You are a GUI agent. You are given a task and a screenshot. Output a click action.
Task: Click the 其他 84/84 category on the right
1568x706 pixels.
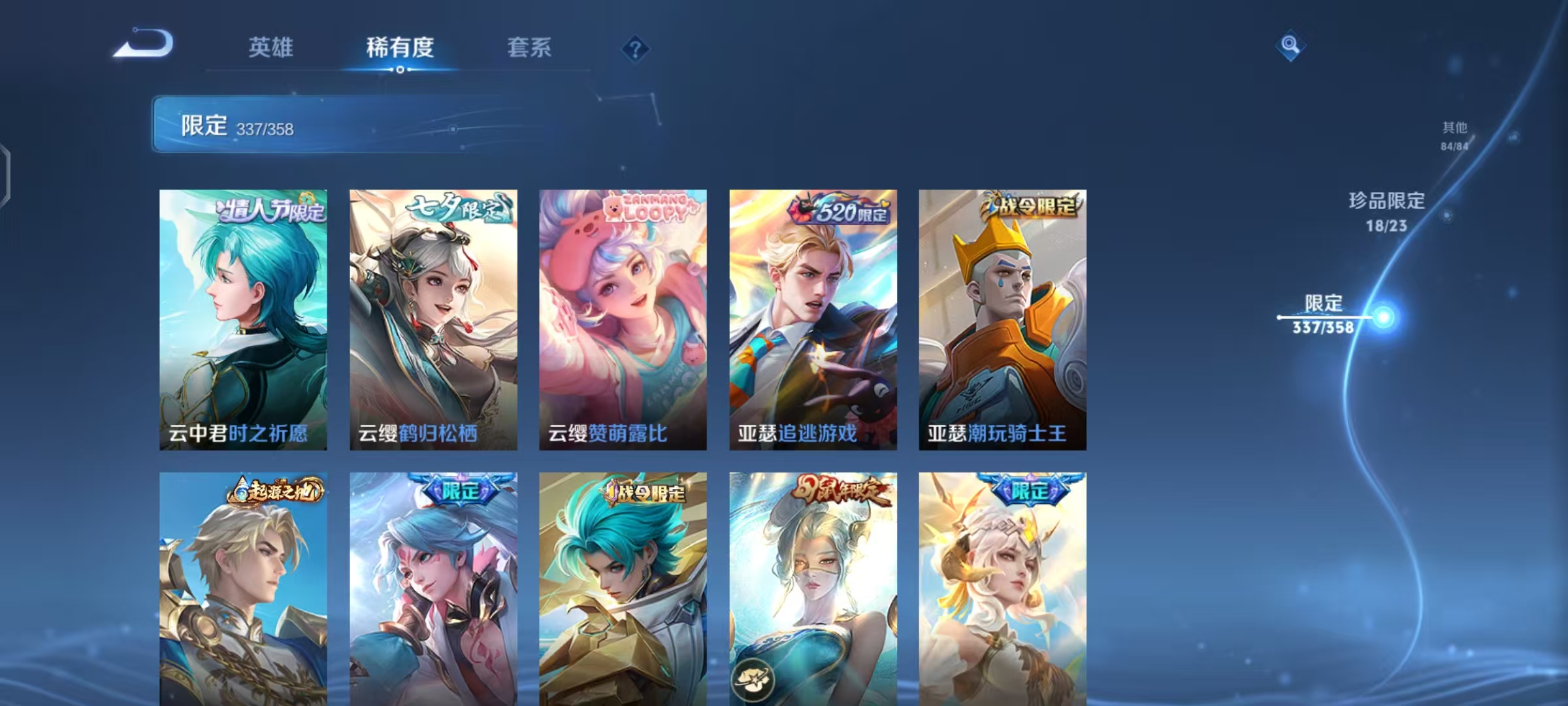pyautogui.click(x=1455, y=136)
